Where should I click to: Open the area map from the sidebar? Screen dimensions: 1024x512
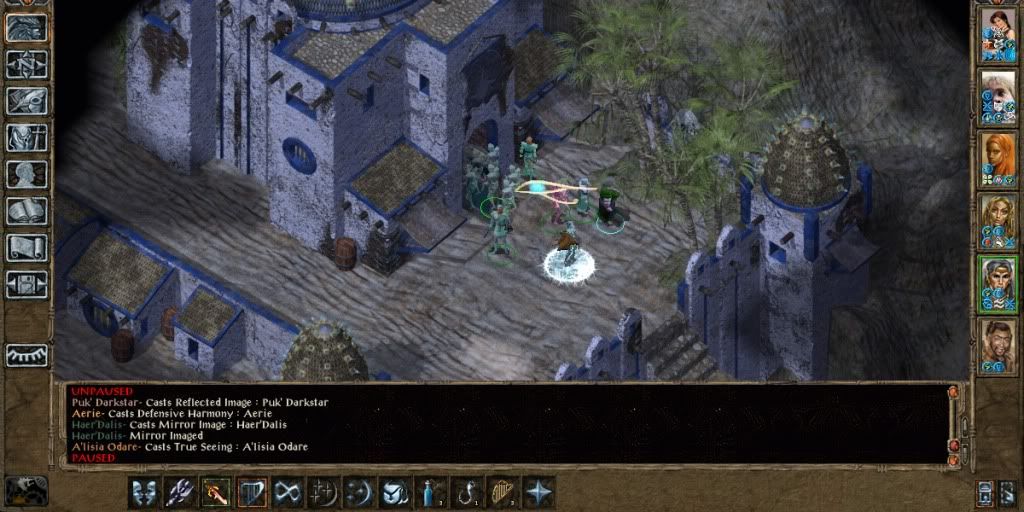26,64
